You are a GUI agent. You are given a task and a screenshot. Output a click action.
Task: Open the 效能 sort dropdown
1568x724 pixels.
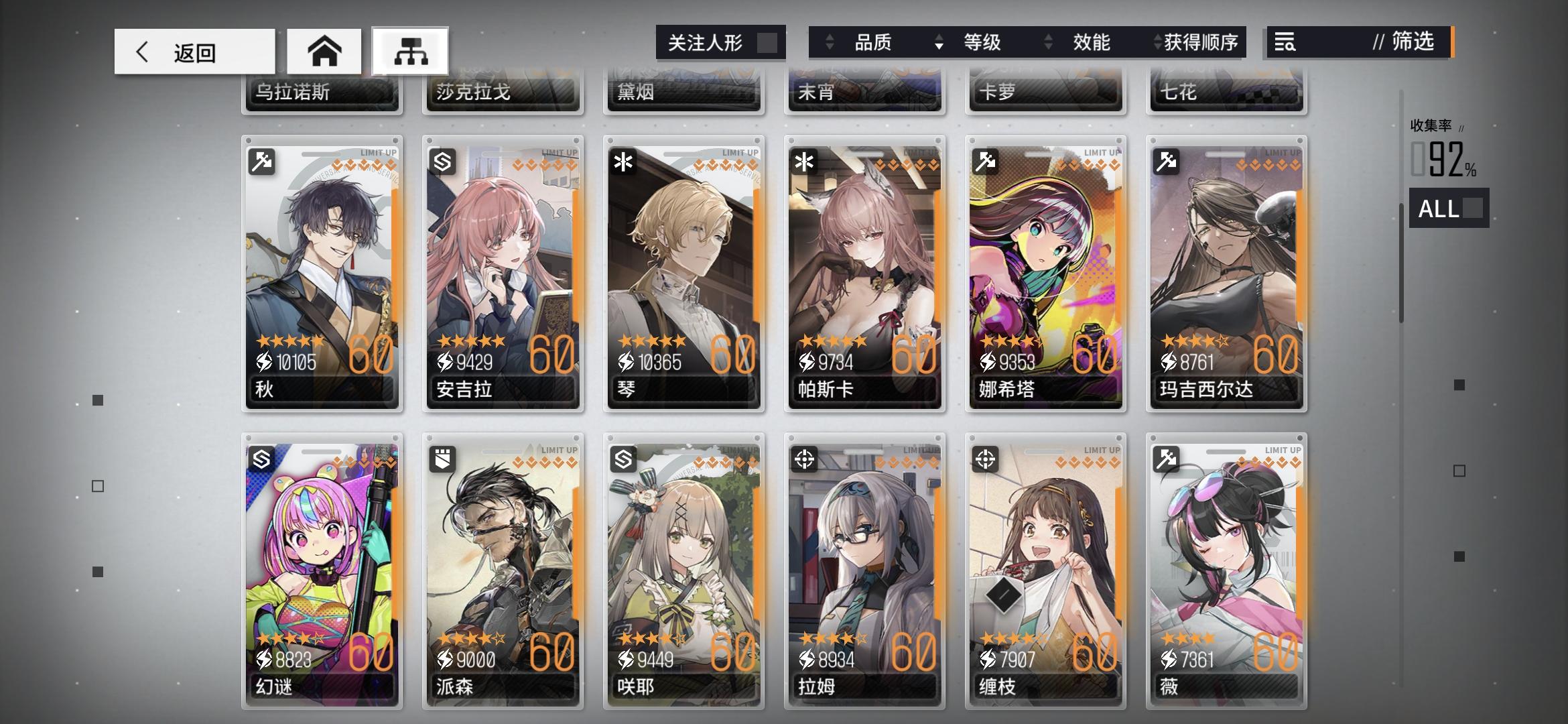coord(1092,42)
